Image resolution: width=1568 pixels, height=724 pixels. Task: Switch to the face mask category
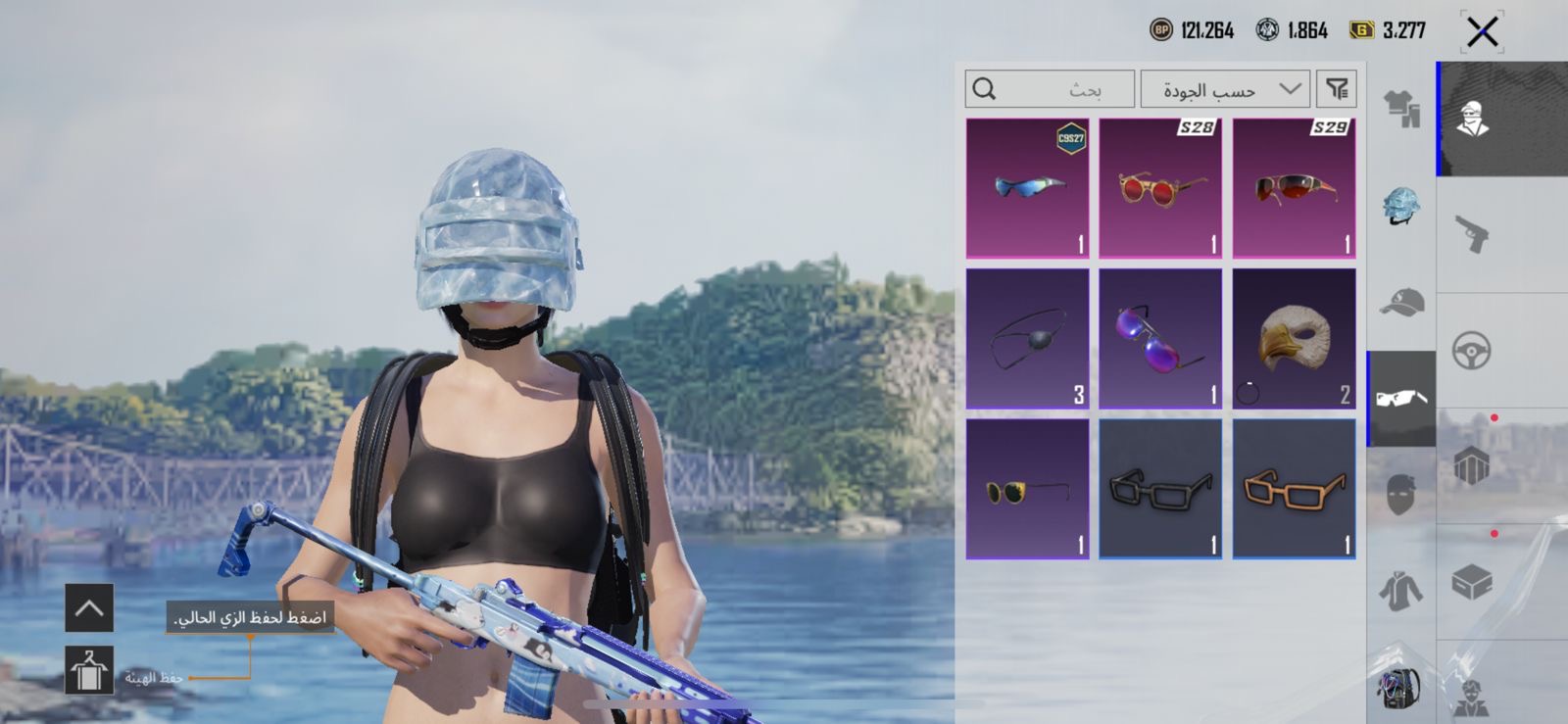[x=1401, y=495]
